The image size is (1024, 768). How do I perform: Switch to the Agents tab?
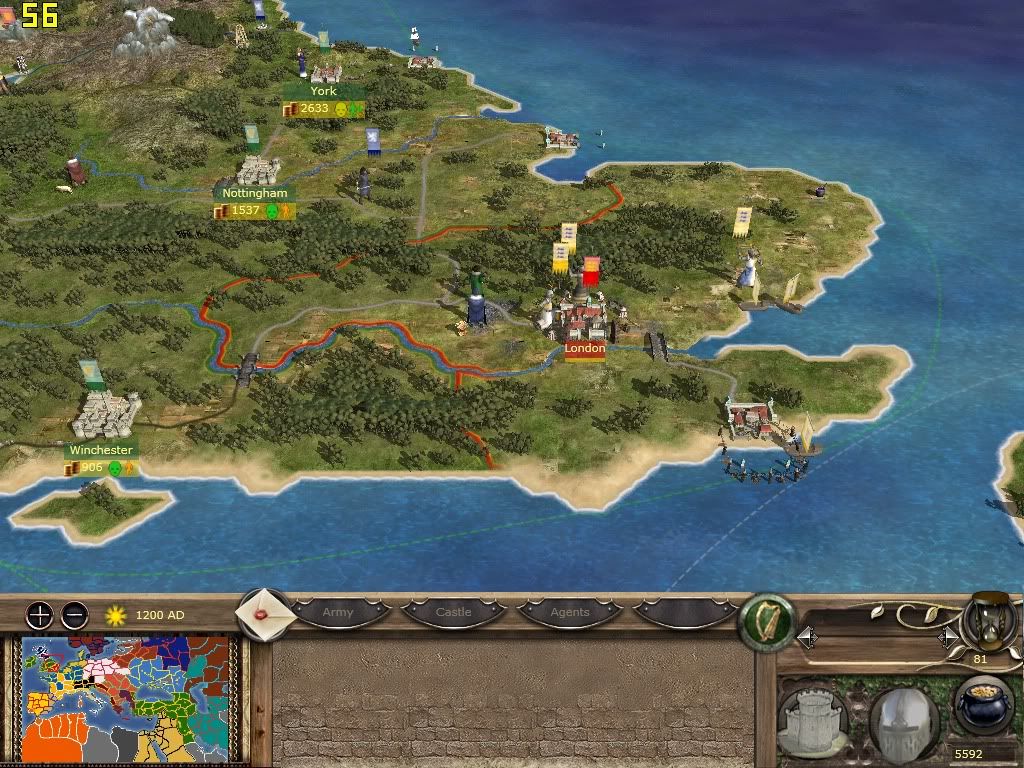click(x=570, y=612)
